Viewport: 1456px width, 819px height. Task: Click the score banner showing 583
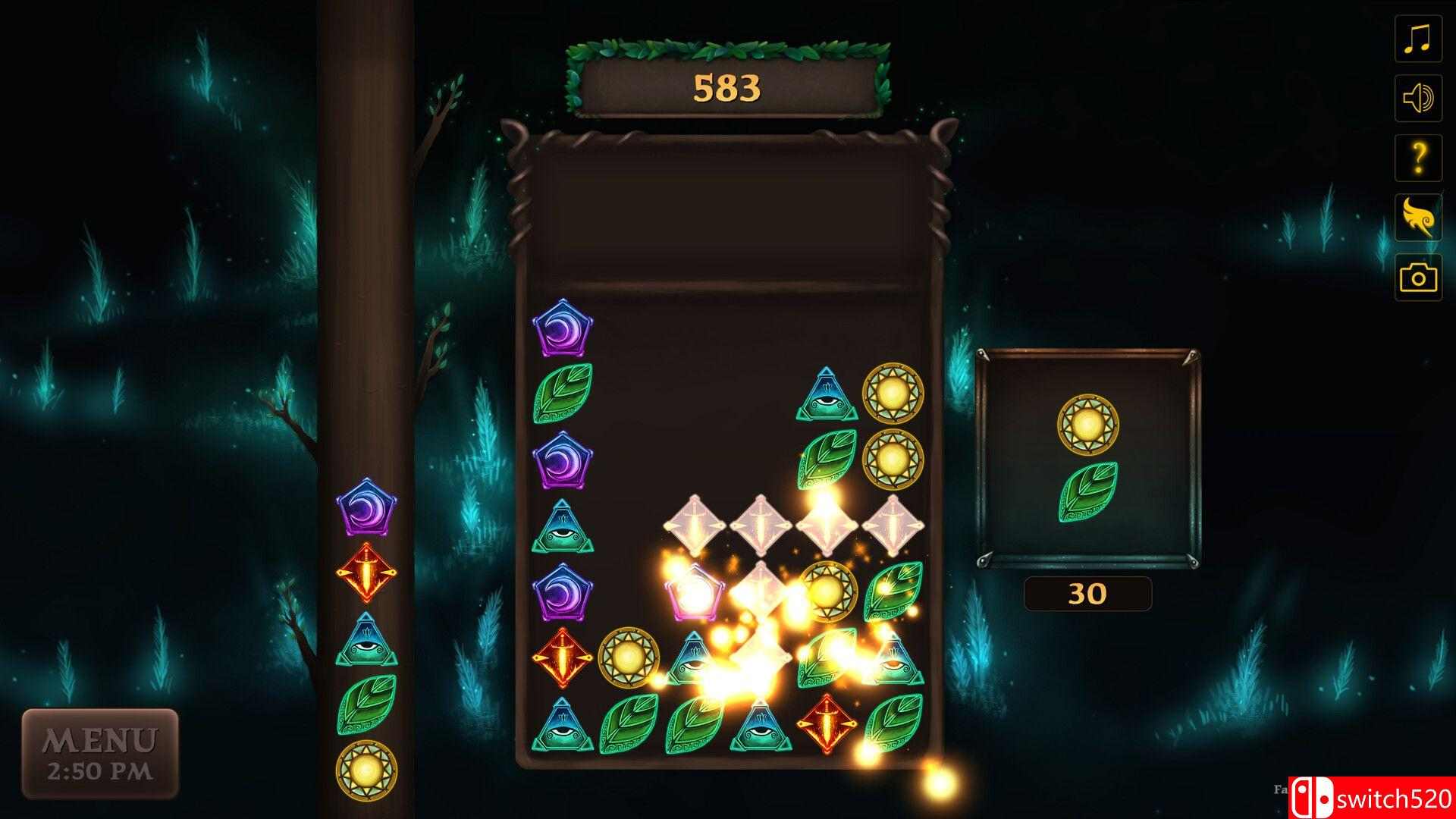click(x=726, y=86)
